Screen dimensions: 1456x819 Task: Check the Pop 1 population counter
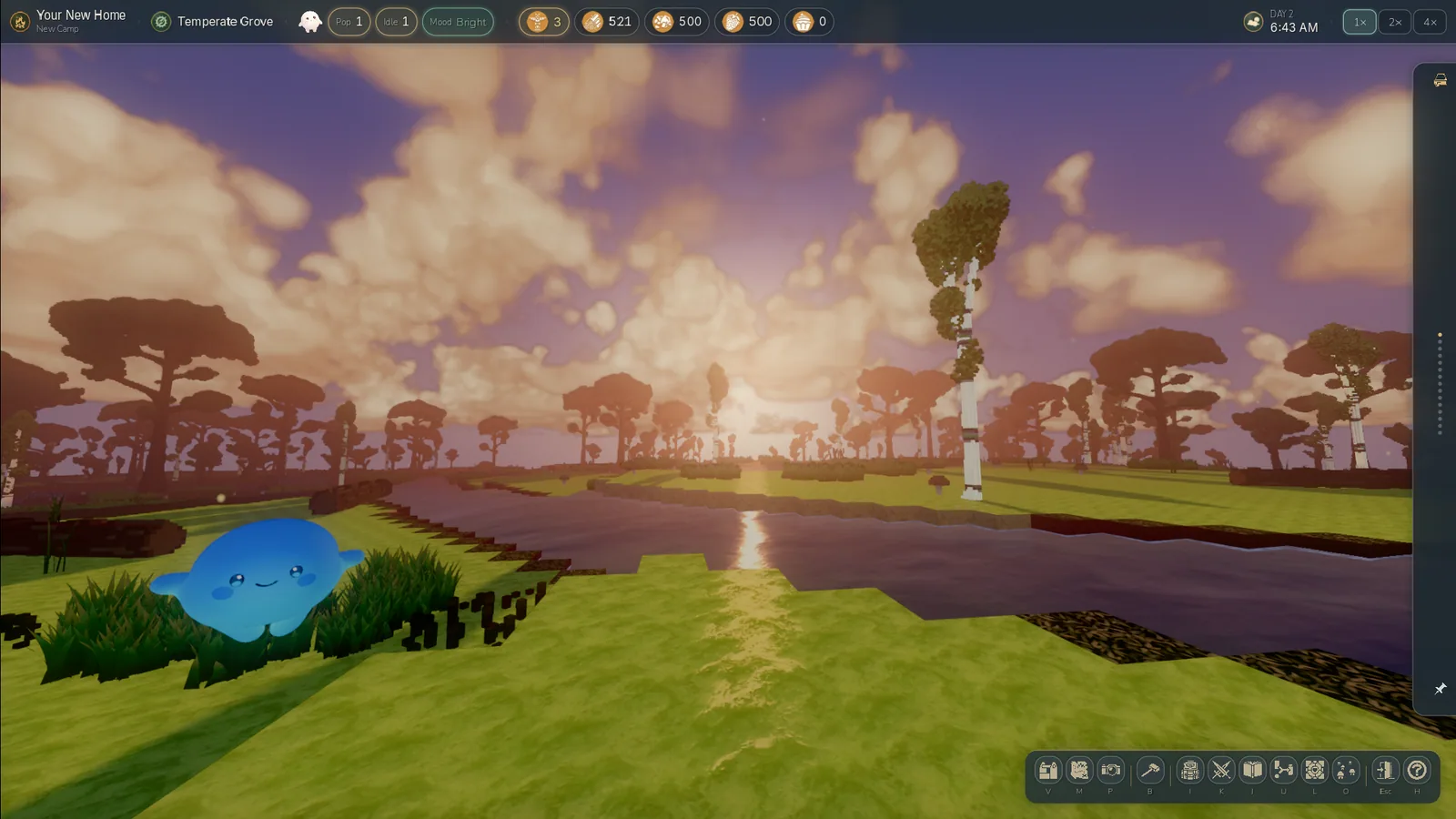pos(349,21)
